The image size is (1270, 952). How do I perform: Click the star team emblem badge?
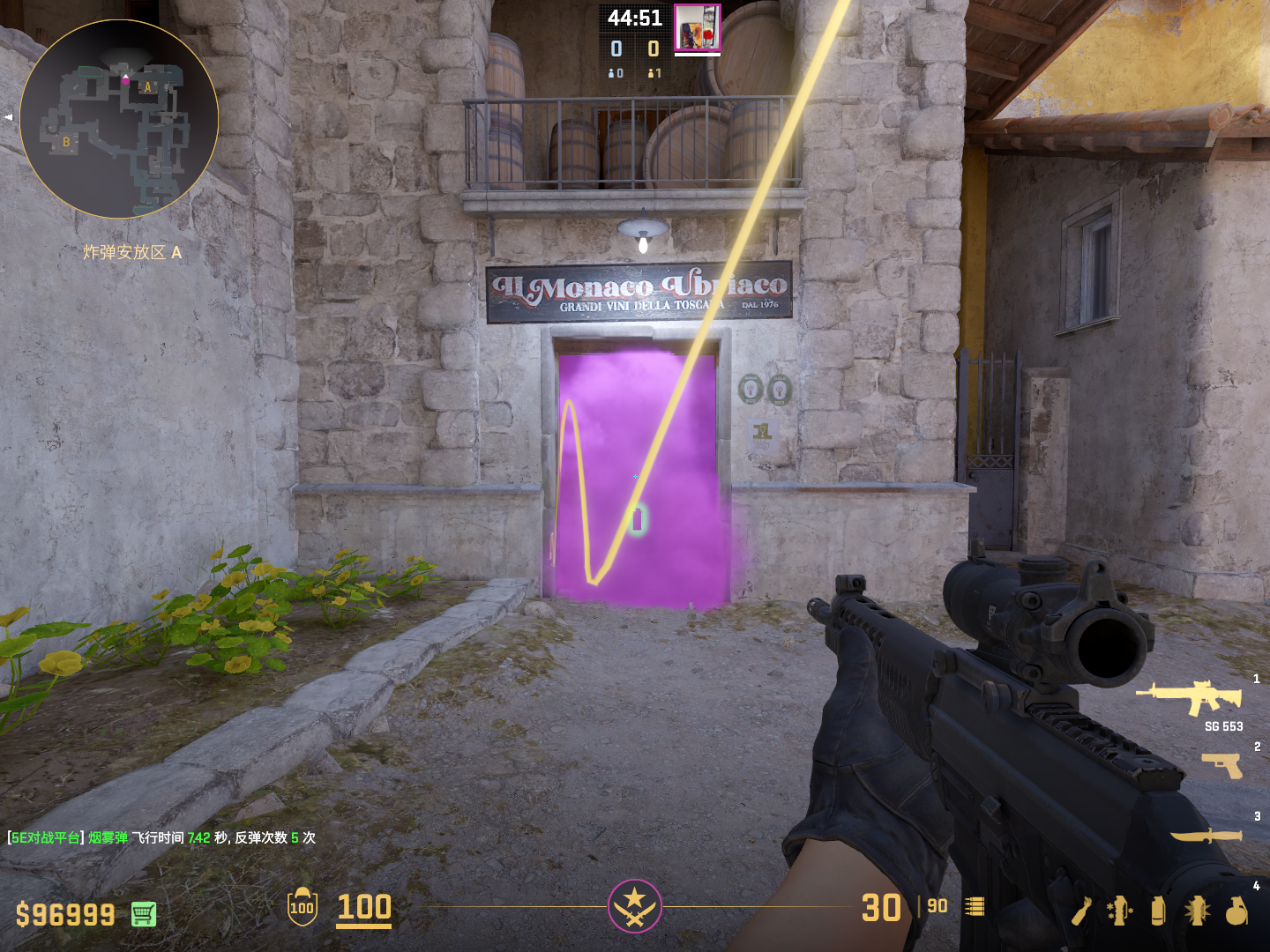634,905
